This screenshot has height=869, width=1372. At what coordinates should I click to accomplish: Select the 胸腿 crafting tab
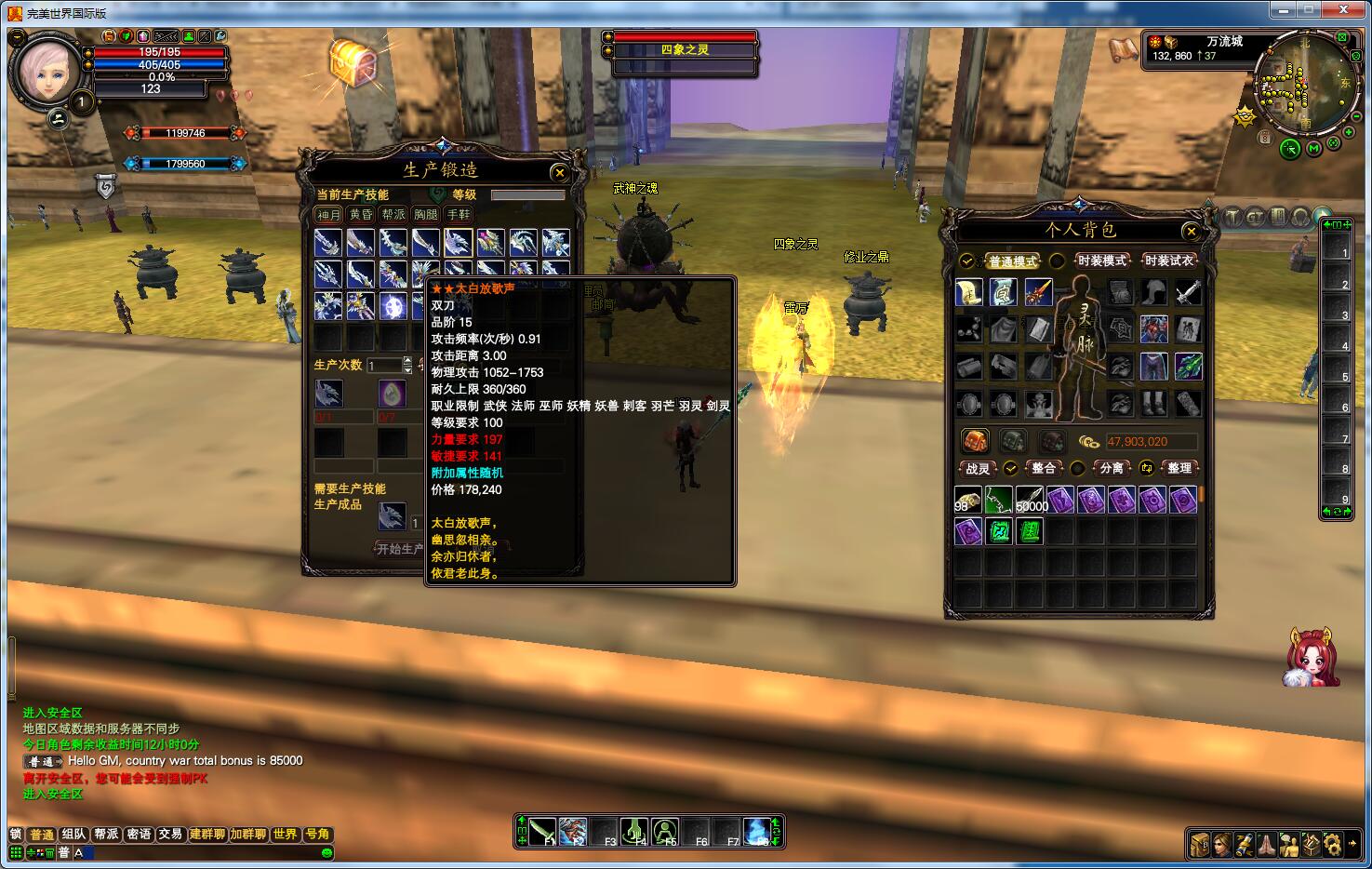coord(426,215)
